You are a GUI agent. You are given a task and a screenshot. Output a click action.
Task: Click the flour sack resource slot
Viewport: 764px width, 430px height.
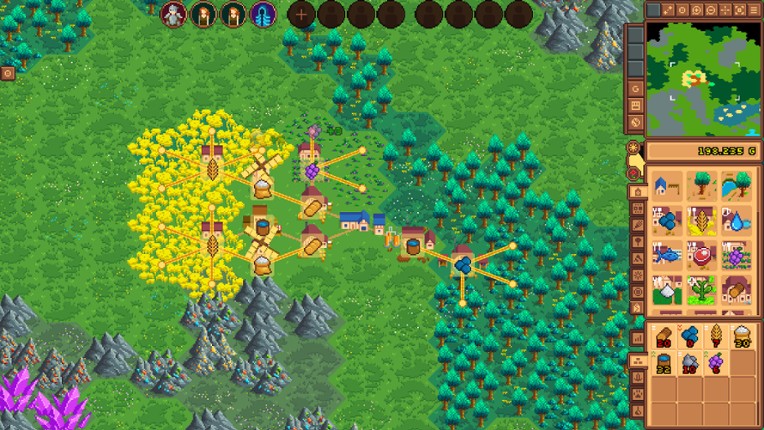point(742,337)
